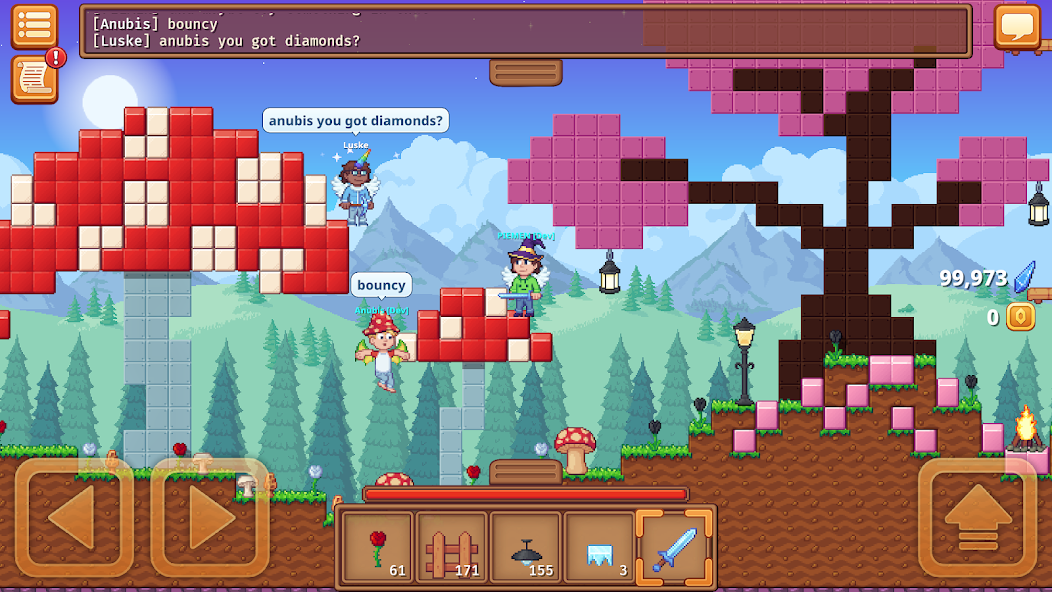Viewport: 1052px width, 592px height.
Task: Tap the move right arrow button
Action: (210, 517)
